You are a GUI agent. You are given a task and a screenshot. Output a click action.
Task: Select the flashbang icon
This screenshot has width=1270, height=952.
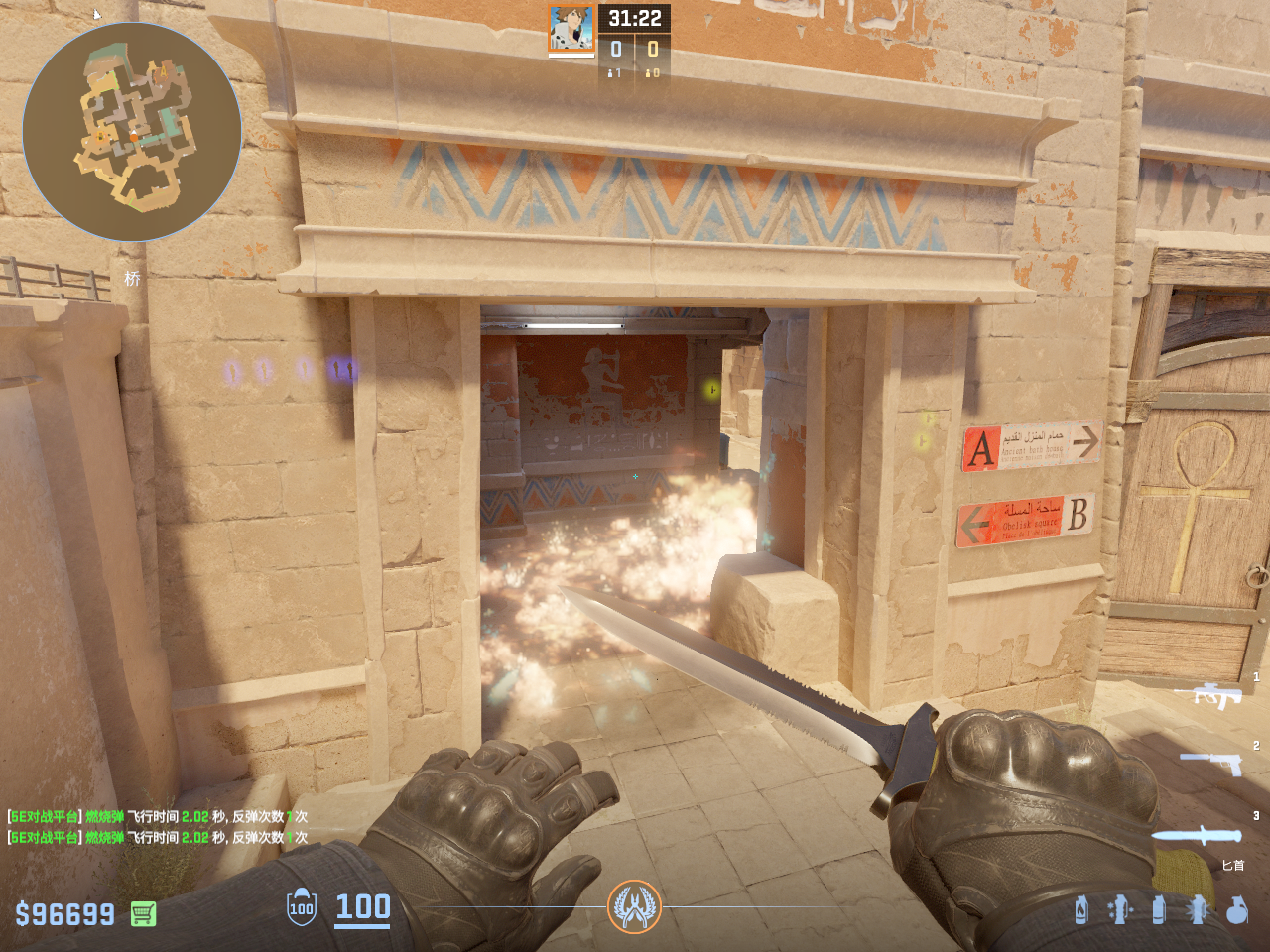click(x=1198, y=909)
